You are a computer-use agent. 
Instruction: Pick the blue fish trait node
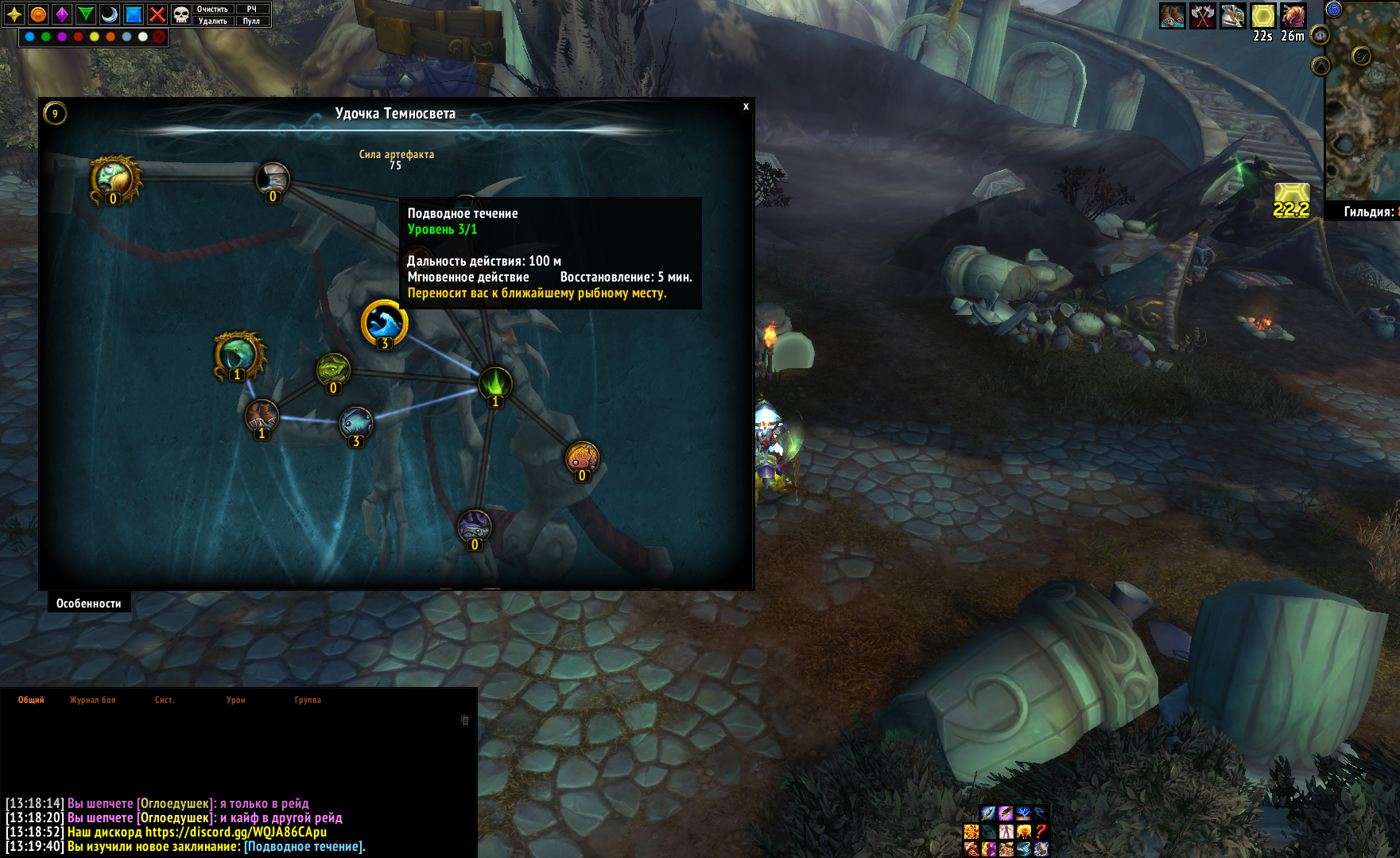[x=355, y=423]
